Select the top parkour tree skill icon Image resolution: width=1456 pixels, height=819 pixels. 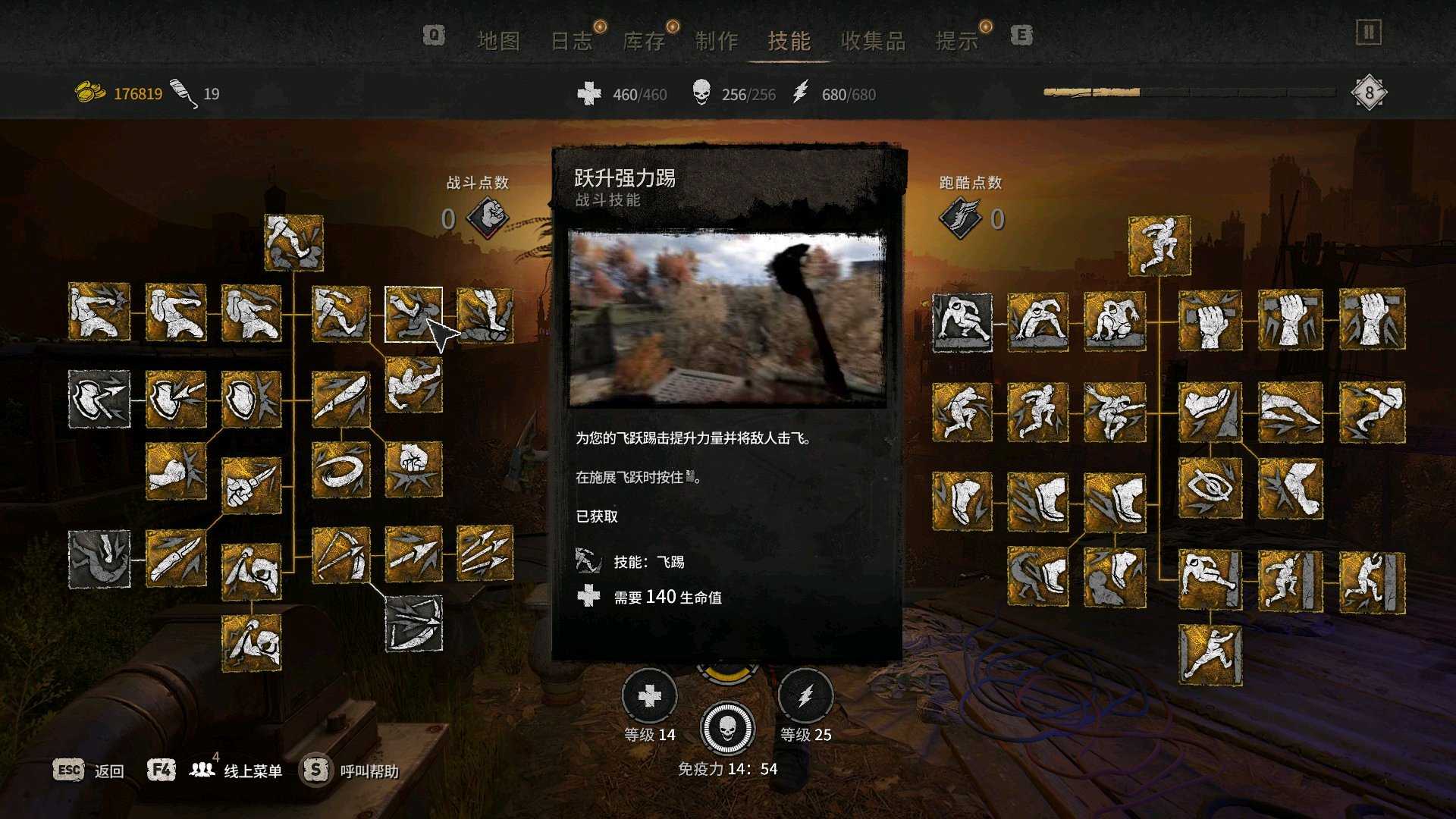(1159, 245)
